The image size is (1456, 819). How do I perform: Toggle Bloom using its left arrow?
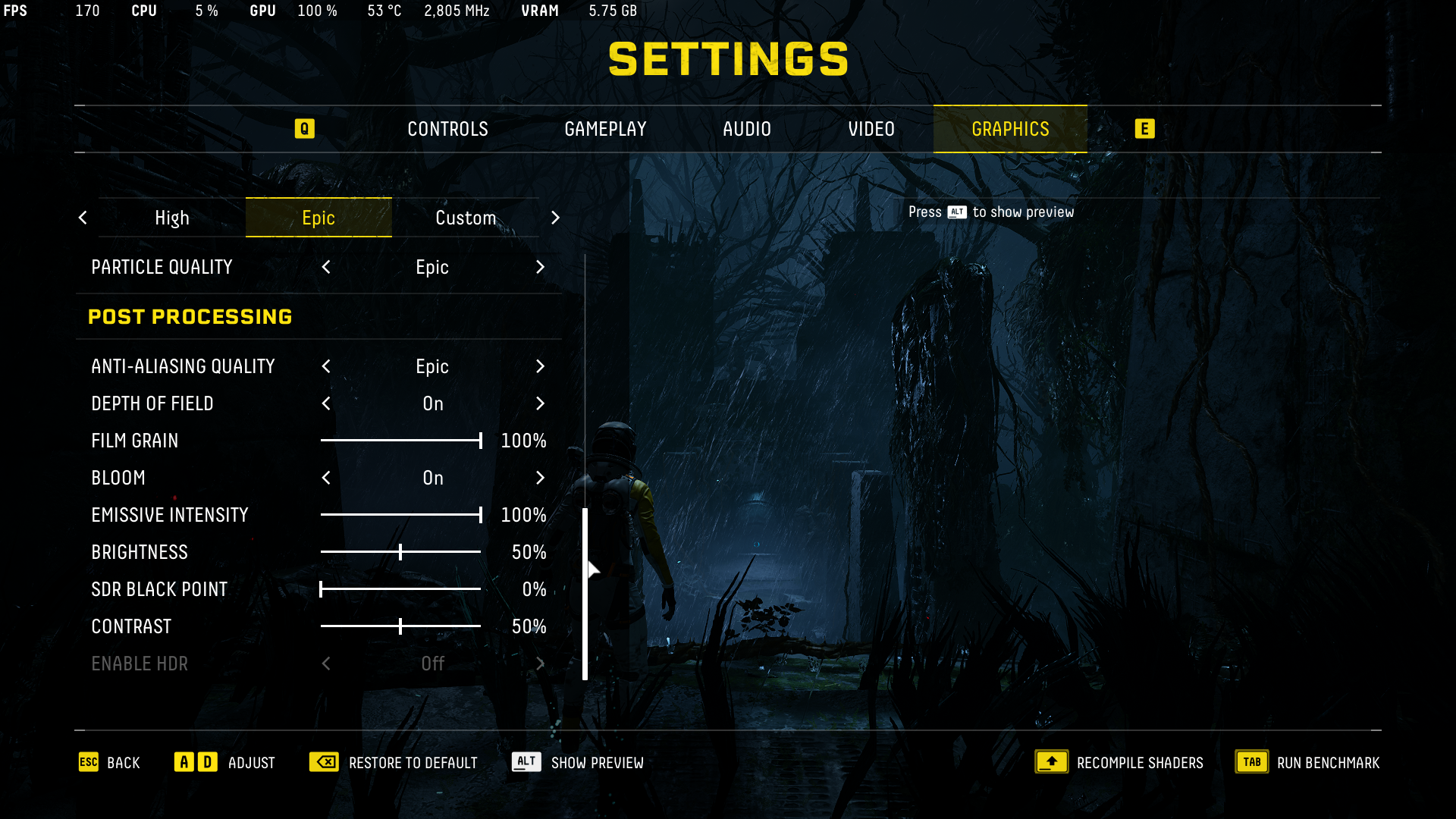326,478
